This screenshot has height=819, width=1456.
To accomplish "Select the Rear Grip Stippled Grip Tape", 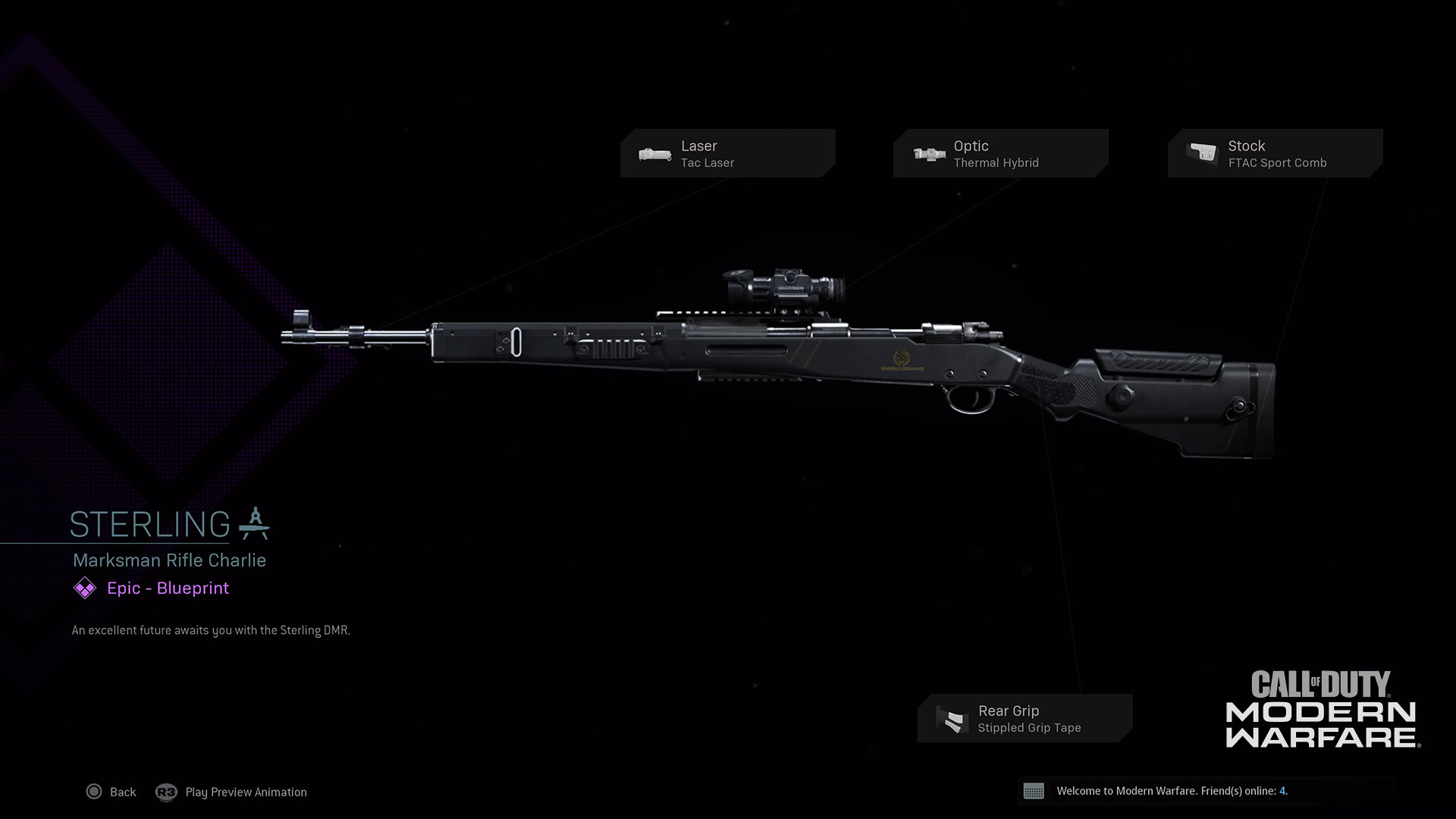I will click(x=1025, y=718).
